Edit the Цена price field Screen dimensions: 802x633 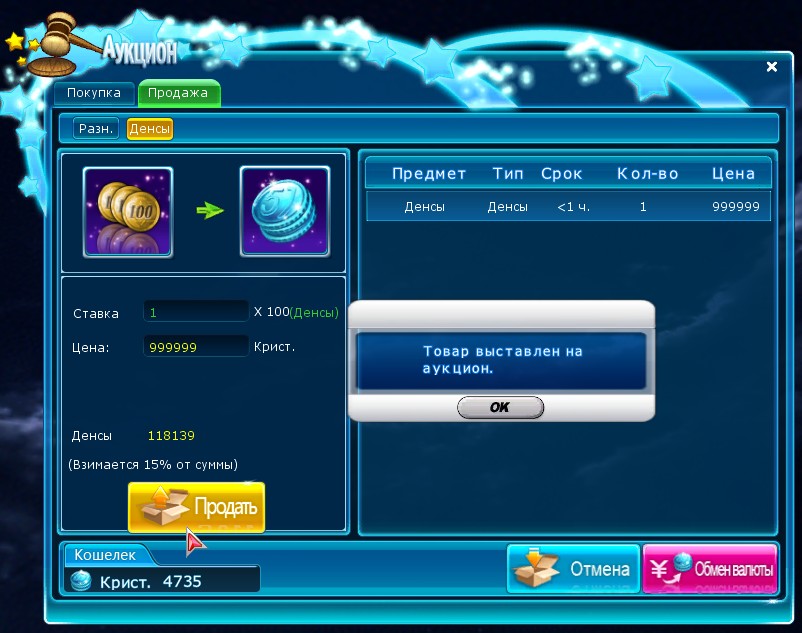point(196,346)
